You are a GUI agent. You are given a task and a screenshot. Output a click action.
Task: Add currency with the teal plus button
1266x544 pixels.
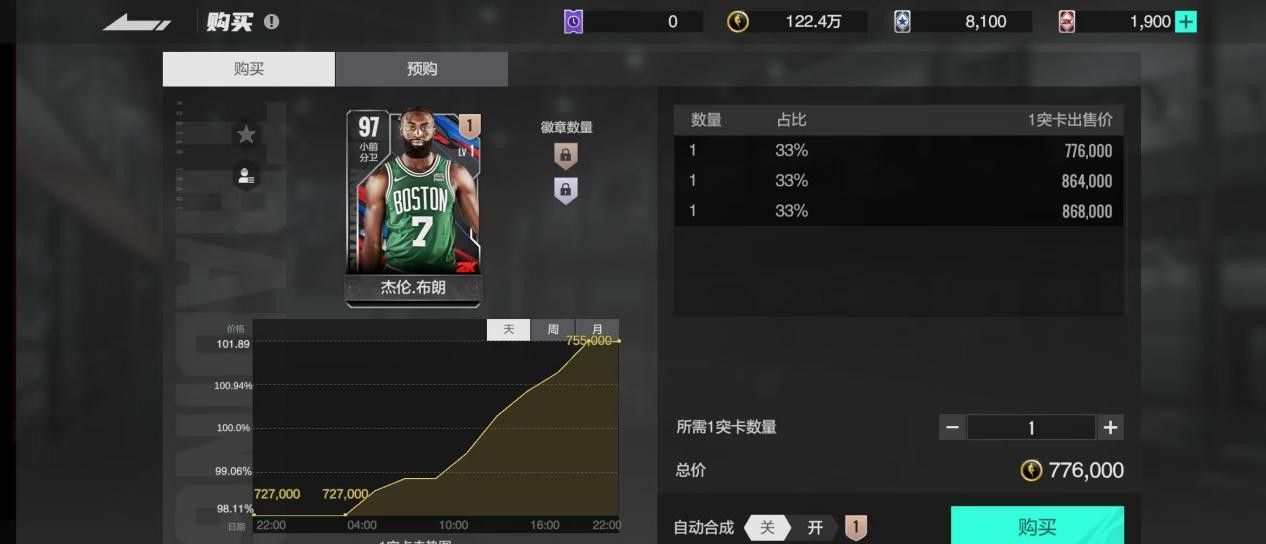1185,22
